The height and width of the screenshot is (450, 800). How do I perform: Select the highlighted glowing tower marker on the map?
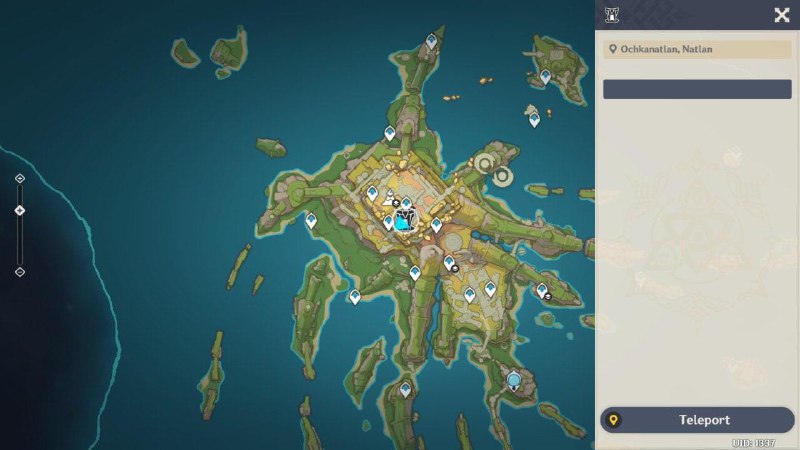pos(402,222)
